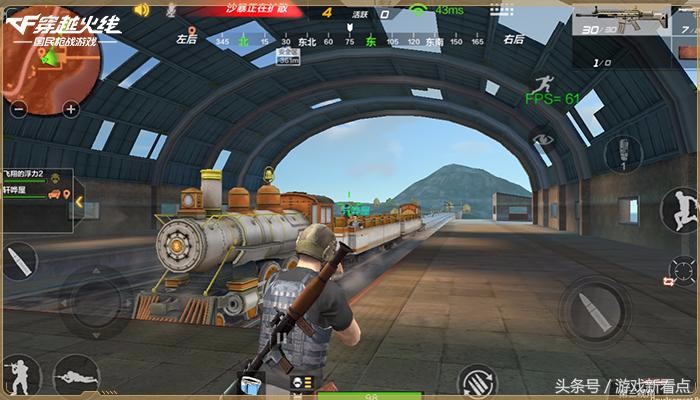Fire using the left bullet button
The height and width of the screenshot is (400, 700).
point(20,262)
